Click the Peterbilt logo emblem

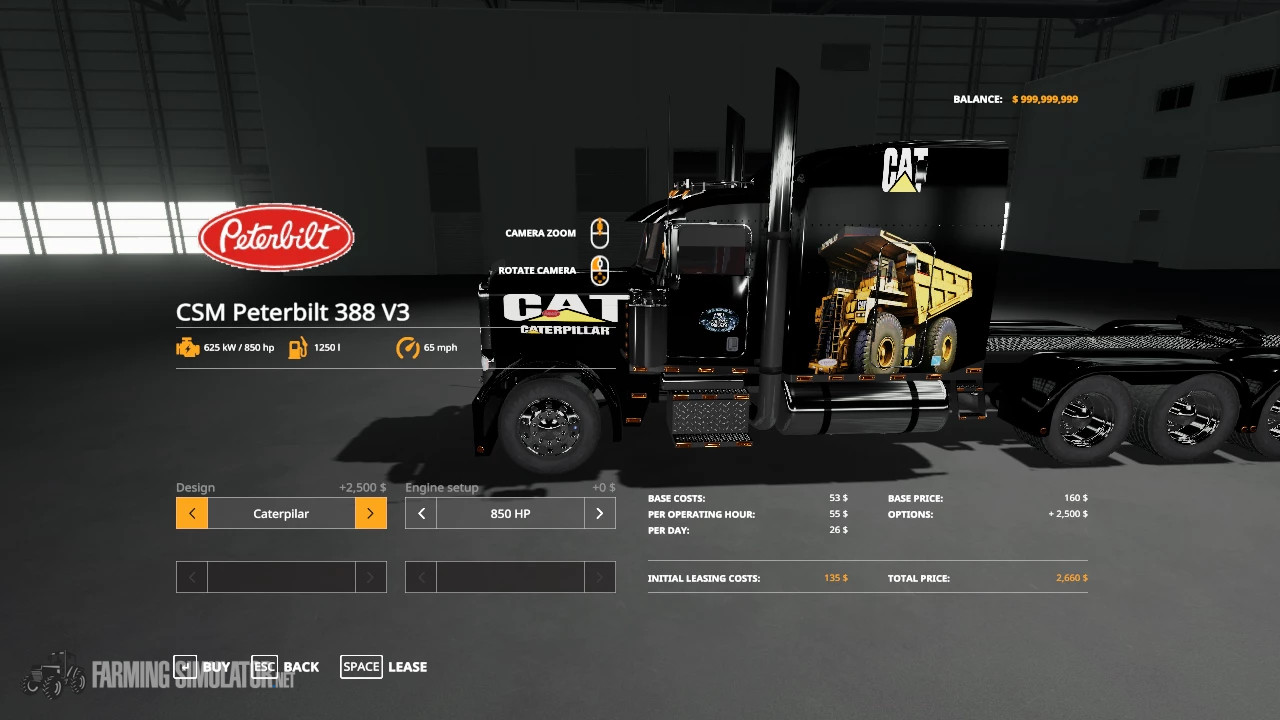pos(276,236)
